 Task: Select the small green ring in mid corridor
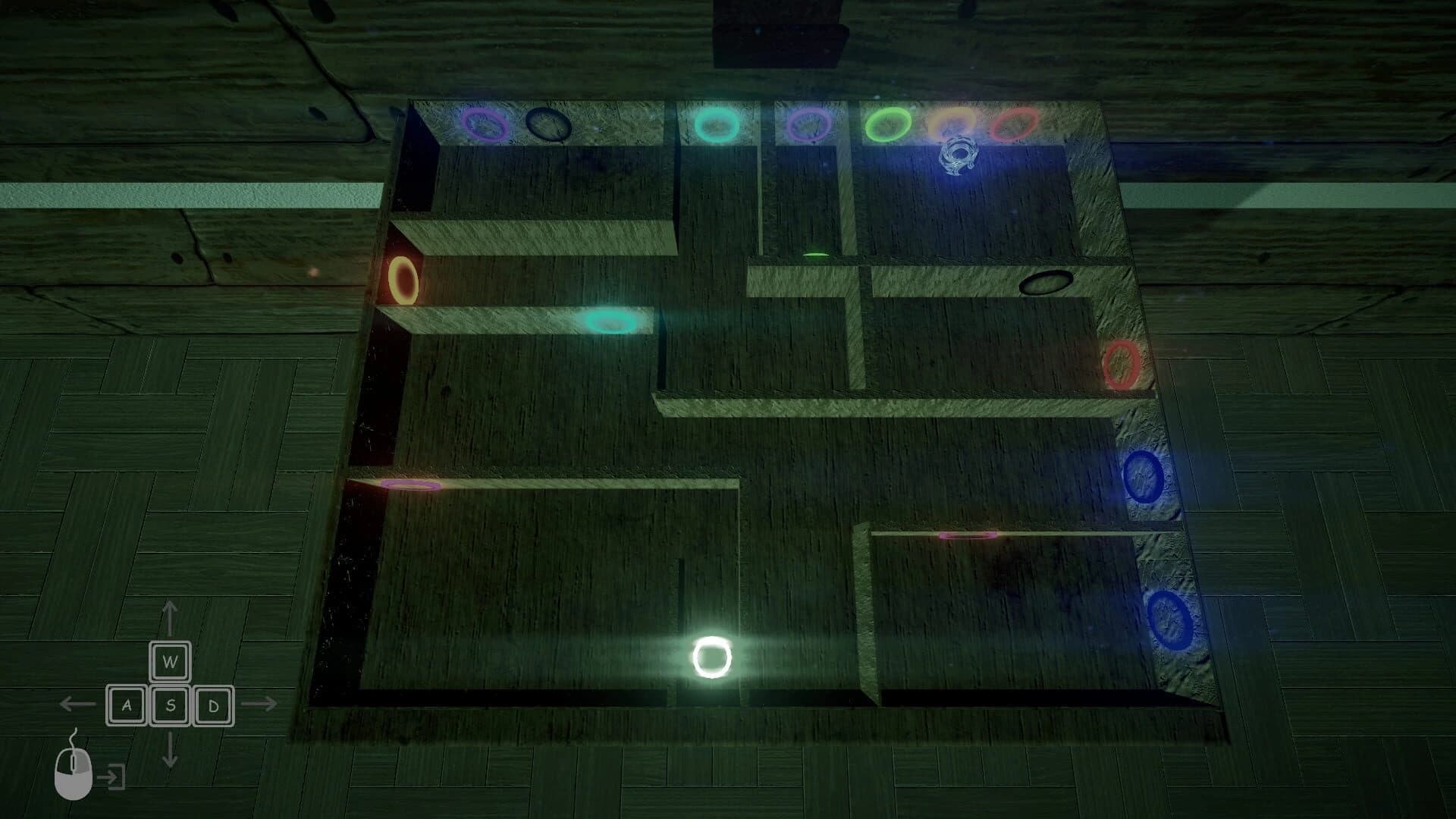(x=815, y=254)
